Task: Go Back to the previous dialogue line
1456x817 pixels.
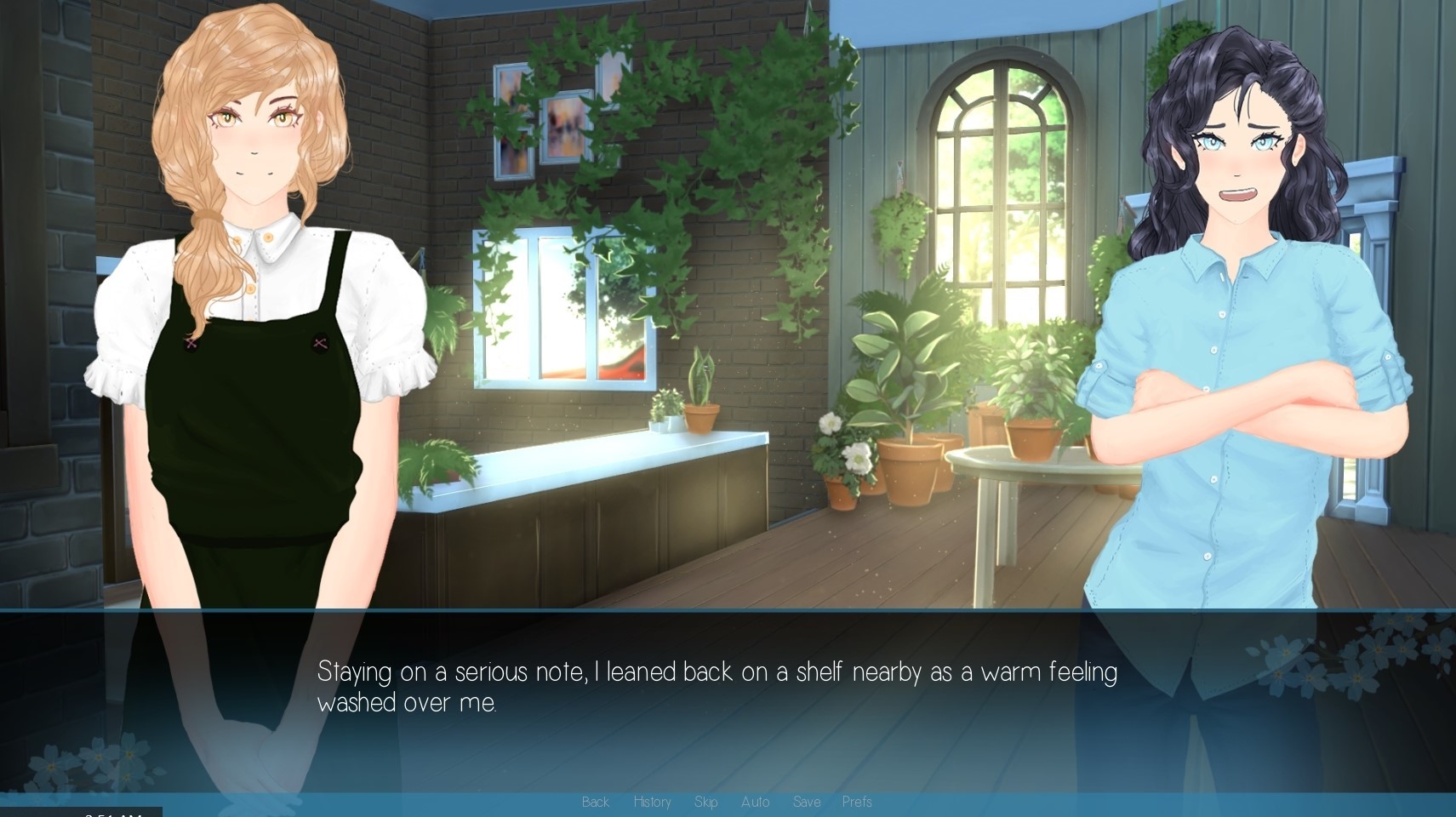Action: tap(596, 802)
